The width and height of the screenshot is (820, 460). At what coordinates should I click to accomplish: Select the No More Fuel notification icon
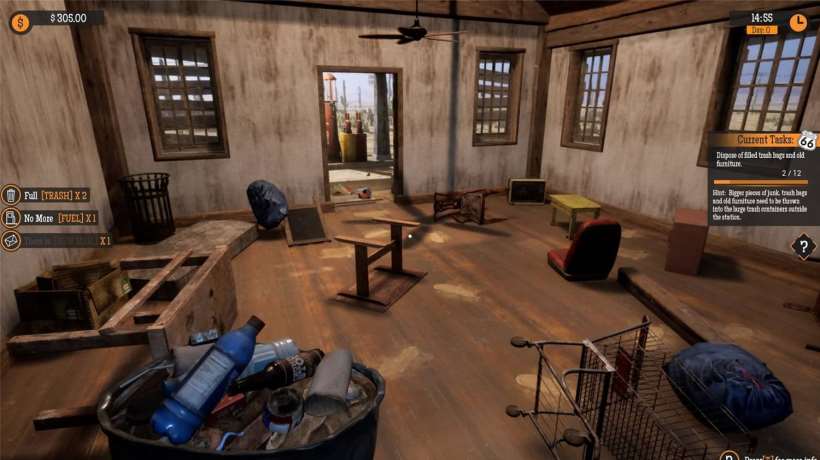[x=11, y=218]
